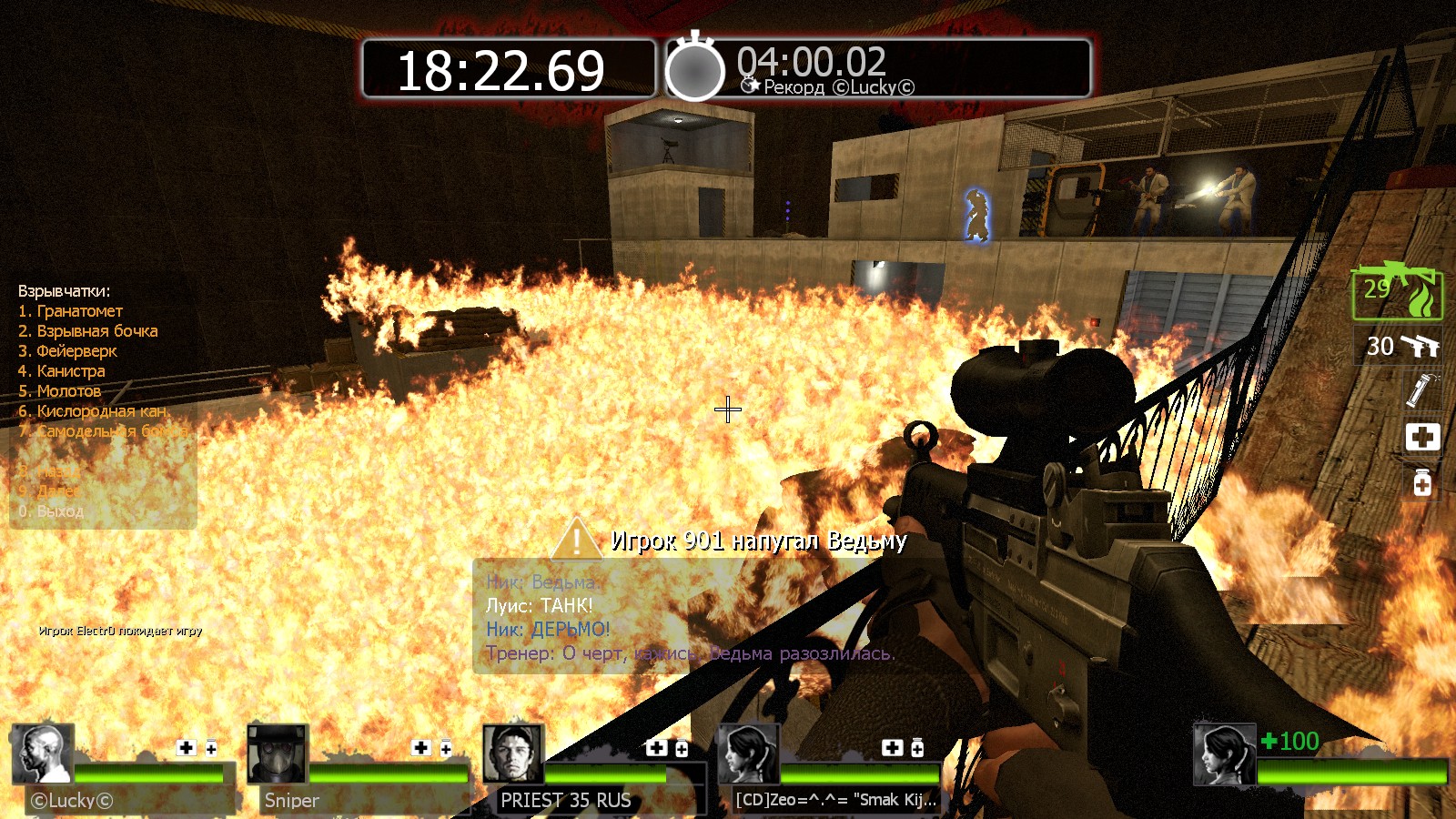Go back with the Назад option
Image resolution: width=1456 pixels, height=819 pixels.
tap(50, 471)
